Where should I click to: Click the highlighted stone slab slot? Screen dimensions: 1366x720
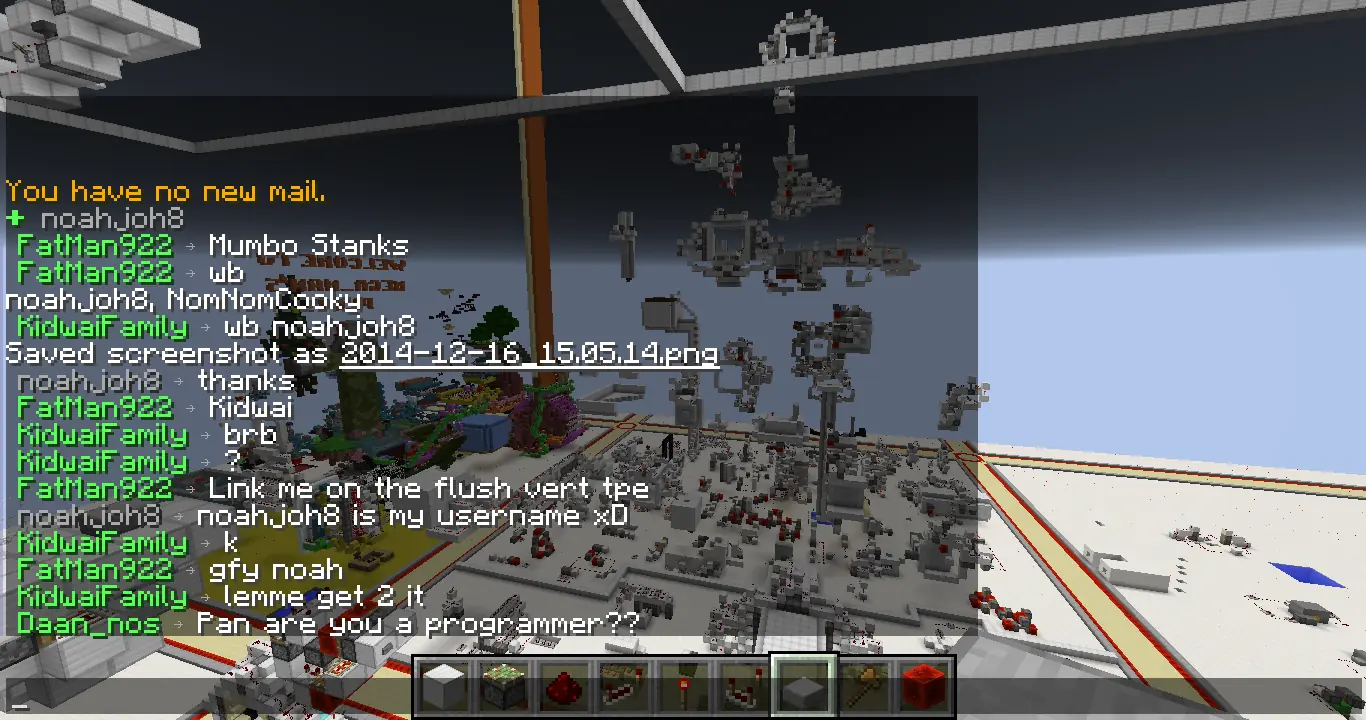[804, 687]
